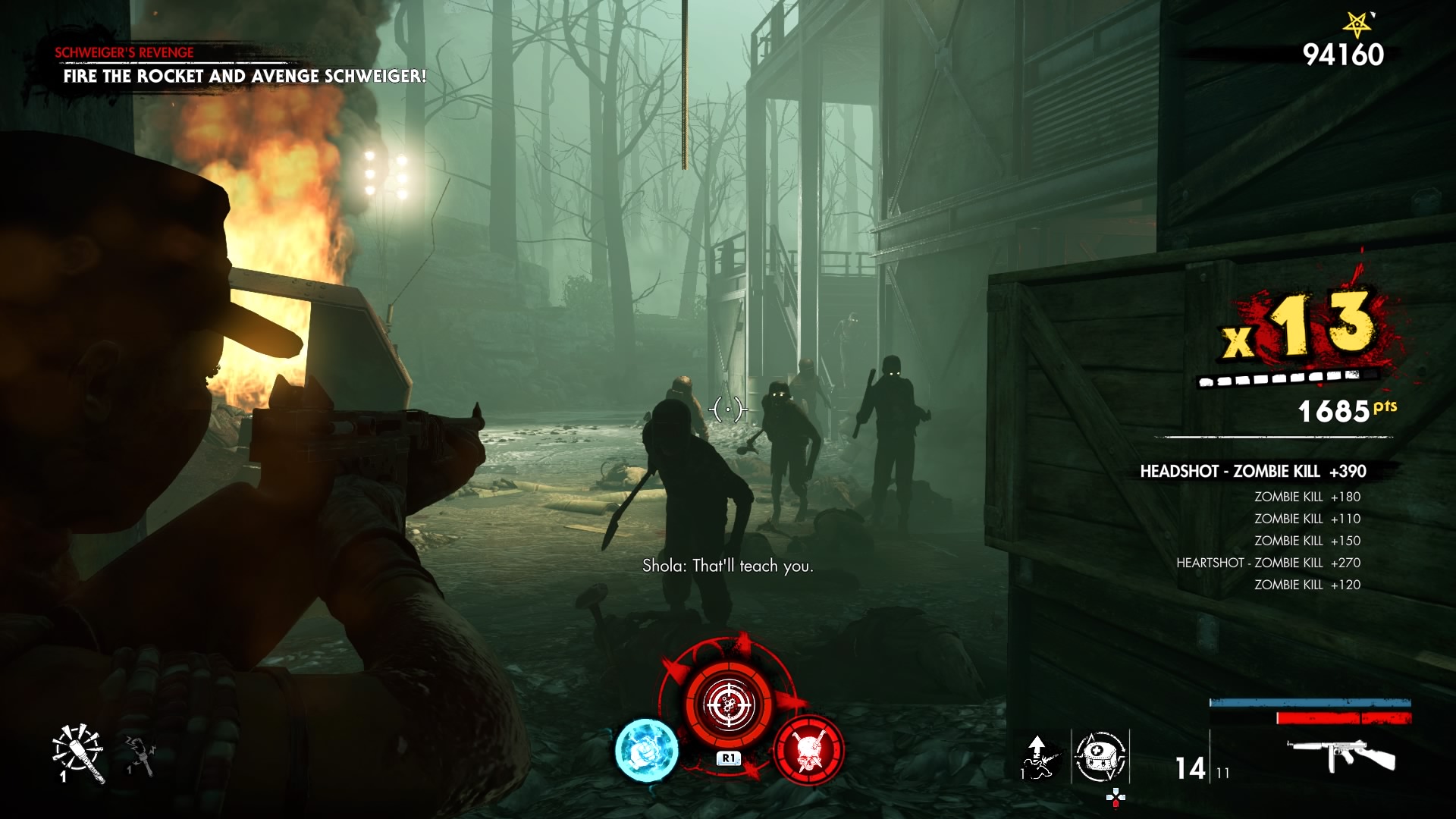Select the stick grenade icon
Screen dimensions: 1456x819
coord(78,752)
